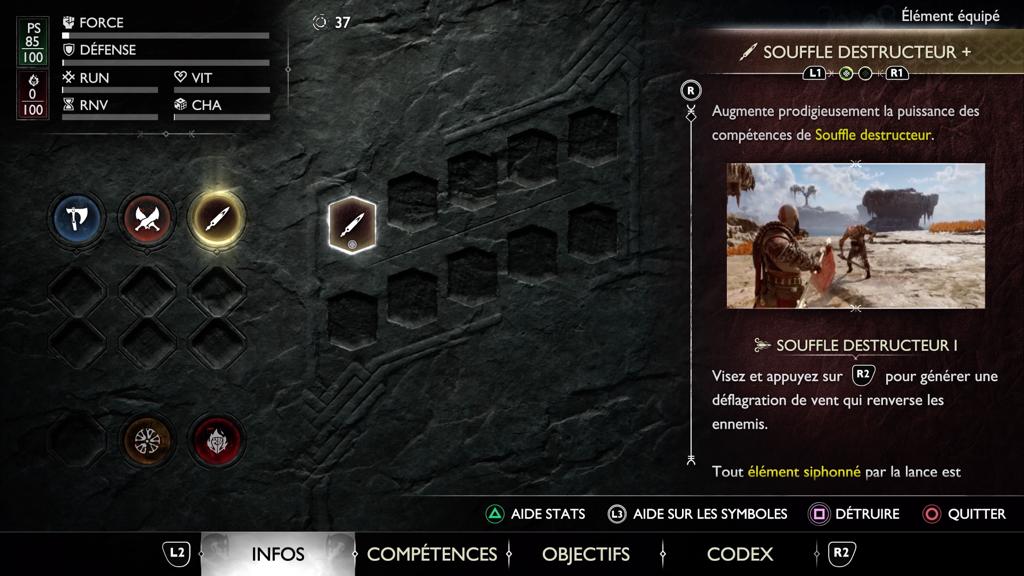The width and height of the screenshot is (1024, 576).
Task: Open AIDE SUR LES SYMBOLES
Action: (x=698, y=514)
